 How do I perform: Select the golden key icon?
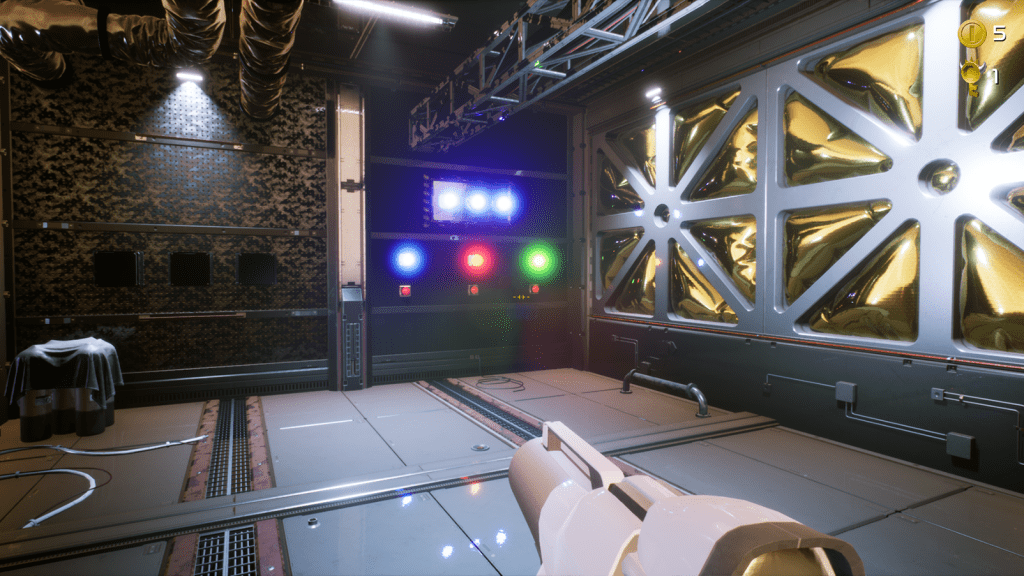pyautogui.click(x=970, y=76)
